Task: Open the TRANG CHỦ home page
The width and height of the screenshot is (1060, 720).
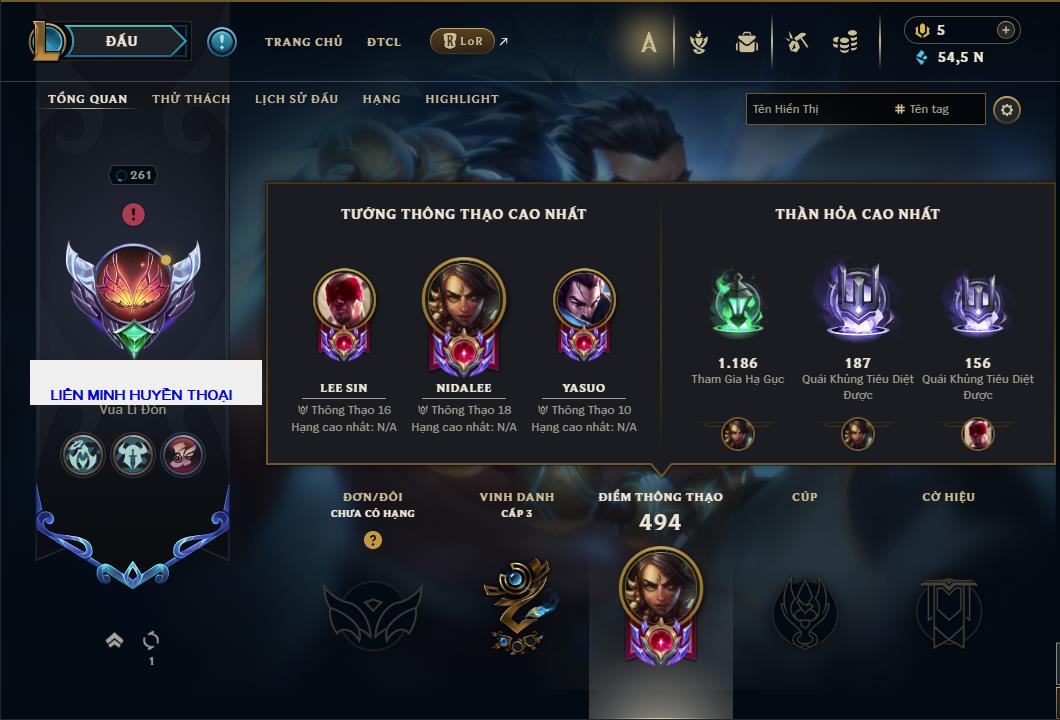Action: point(303,42)
